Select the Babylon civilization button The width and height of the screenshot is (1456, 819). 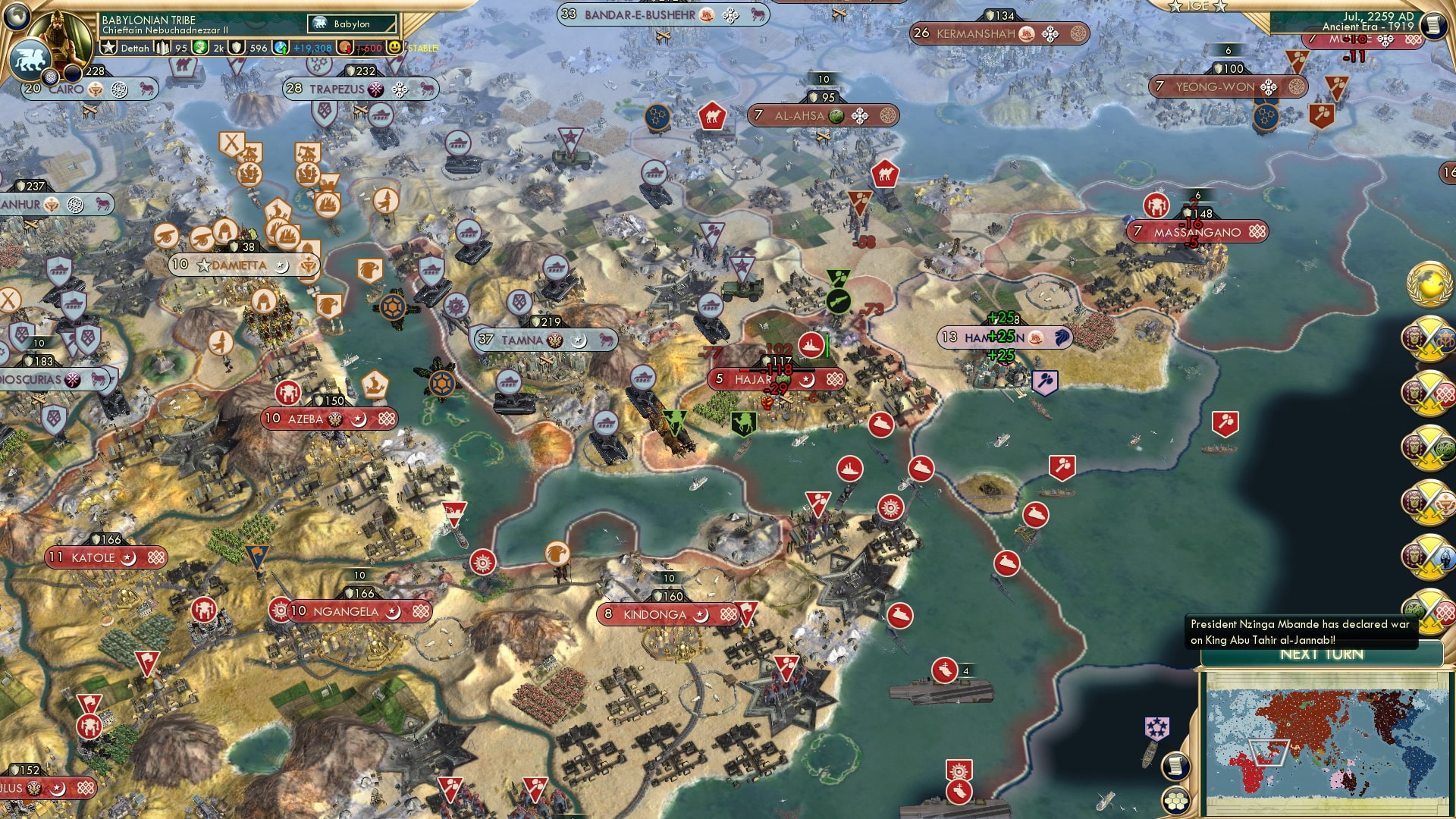point(352,24)
